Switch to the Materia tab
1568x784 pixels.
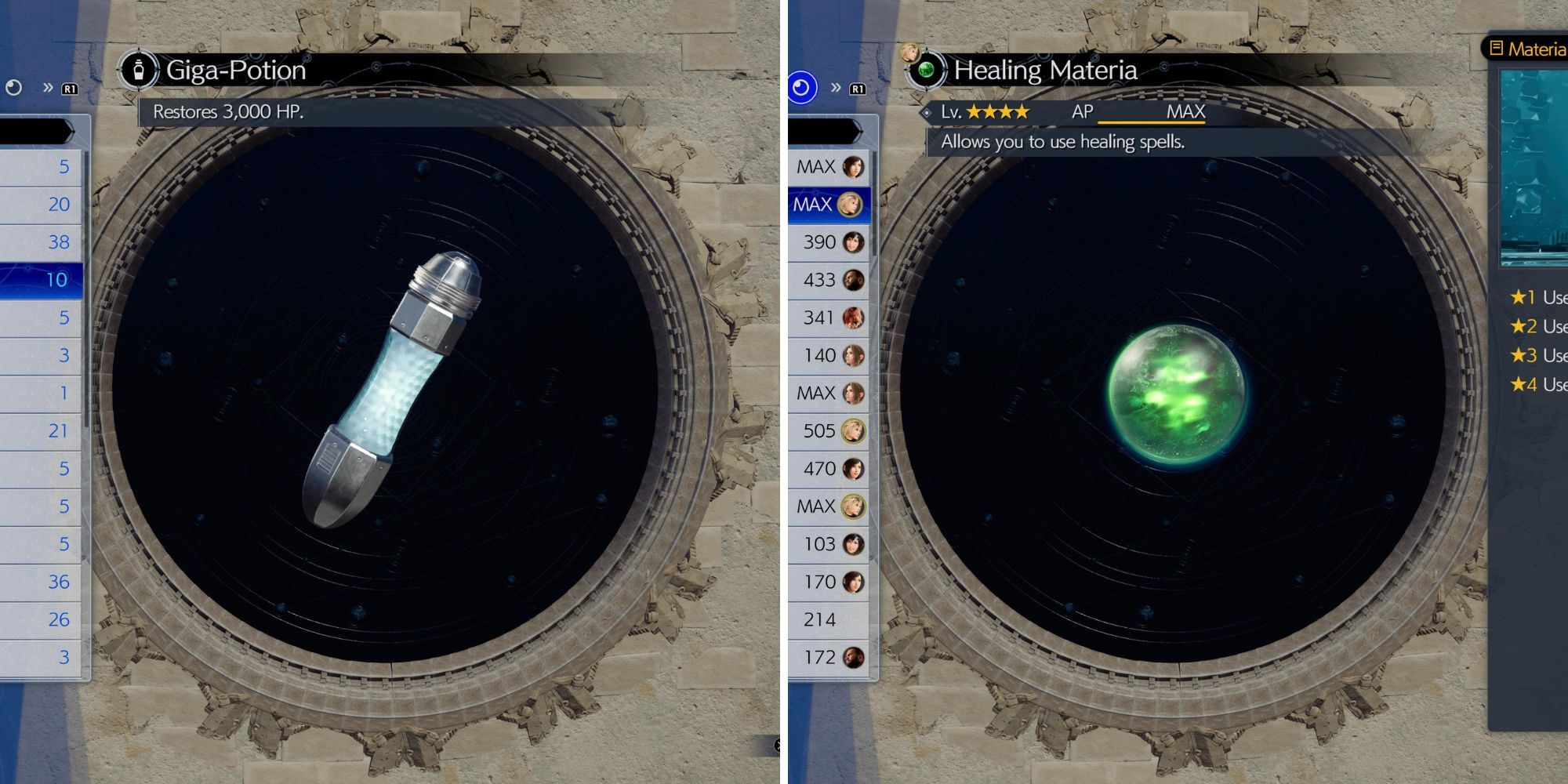[1538, 49]
